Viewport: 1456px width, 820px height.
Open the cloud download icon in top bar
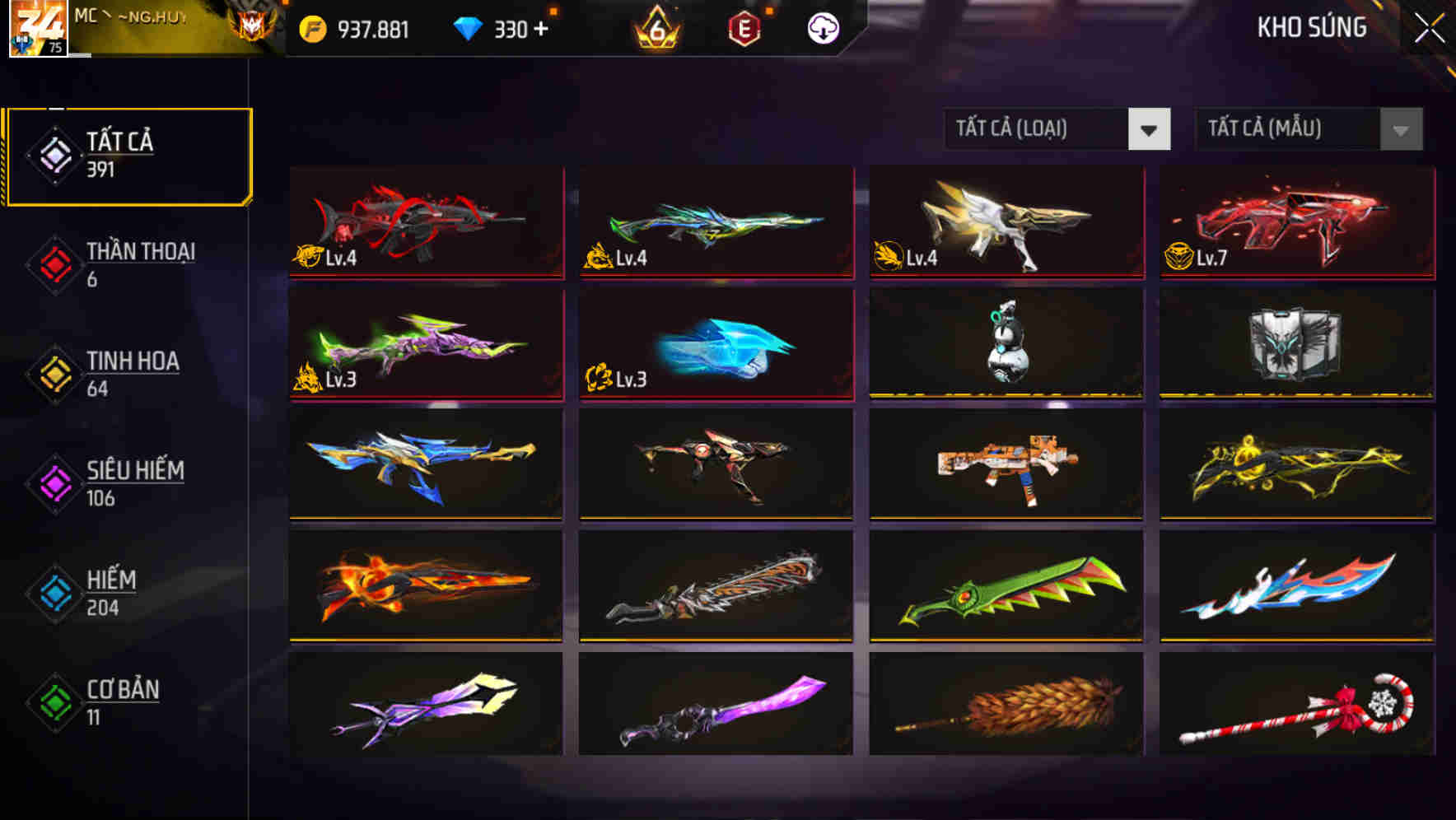coord(823,28)
